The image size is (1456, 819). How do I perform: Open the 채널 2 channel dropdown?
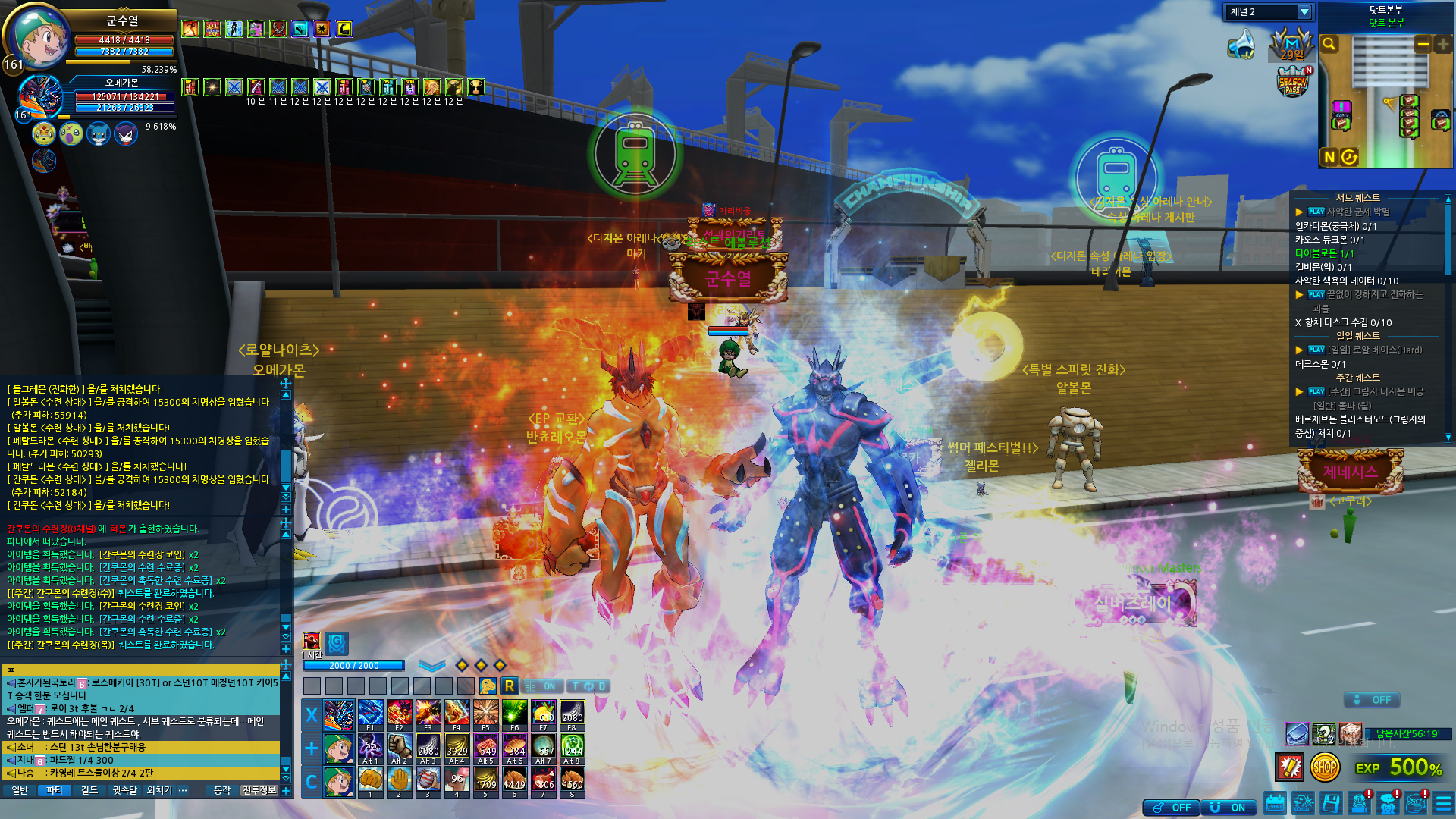[x=1304, y=12]
